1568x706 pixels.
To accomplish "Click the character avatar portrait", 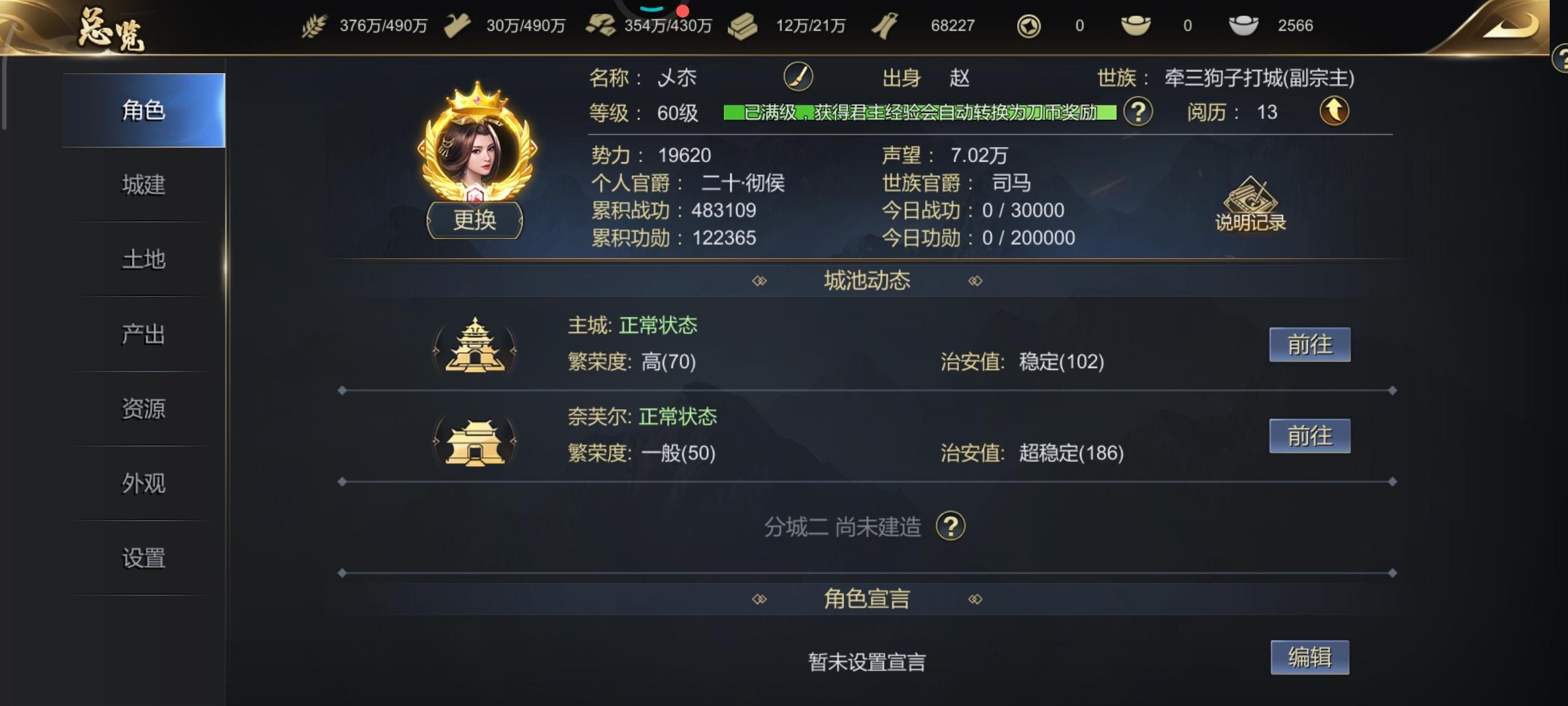I will point(475,149).
